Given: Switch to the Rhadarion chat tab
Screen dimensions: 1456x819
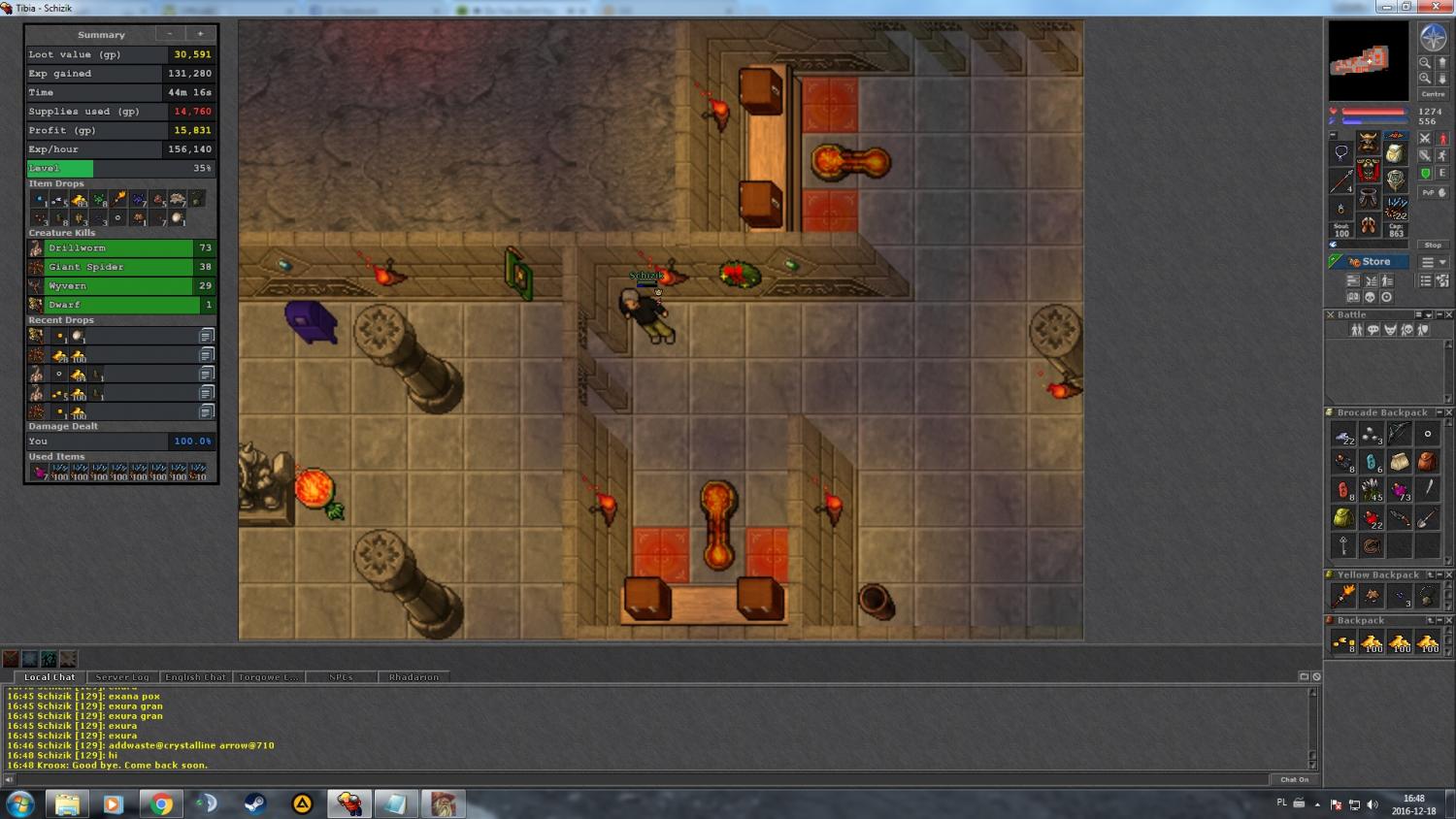Looking at the screenshot, I should 414,677.
